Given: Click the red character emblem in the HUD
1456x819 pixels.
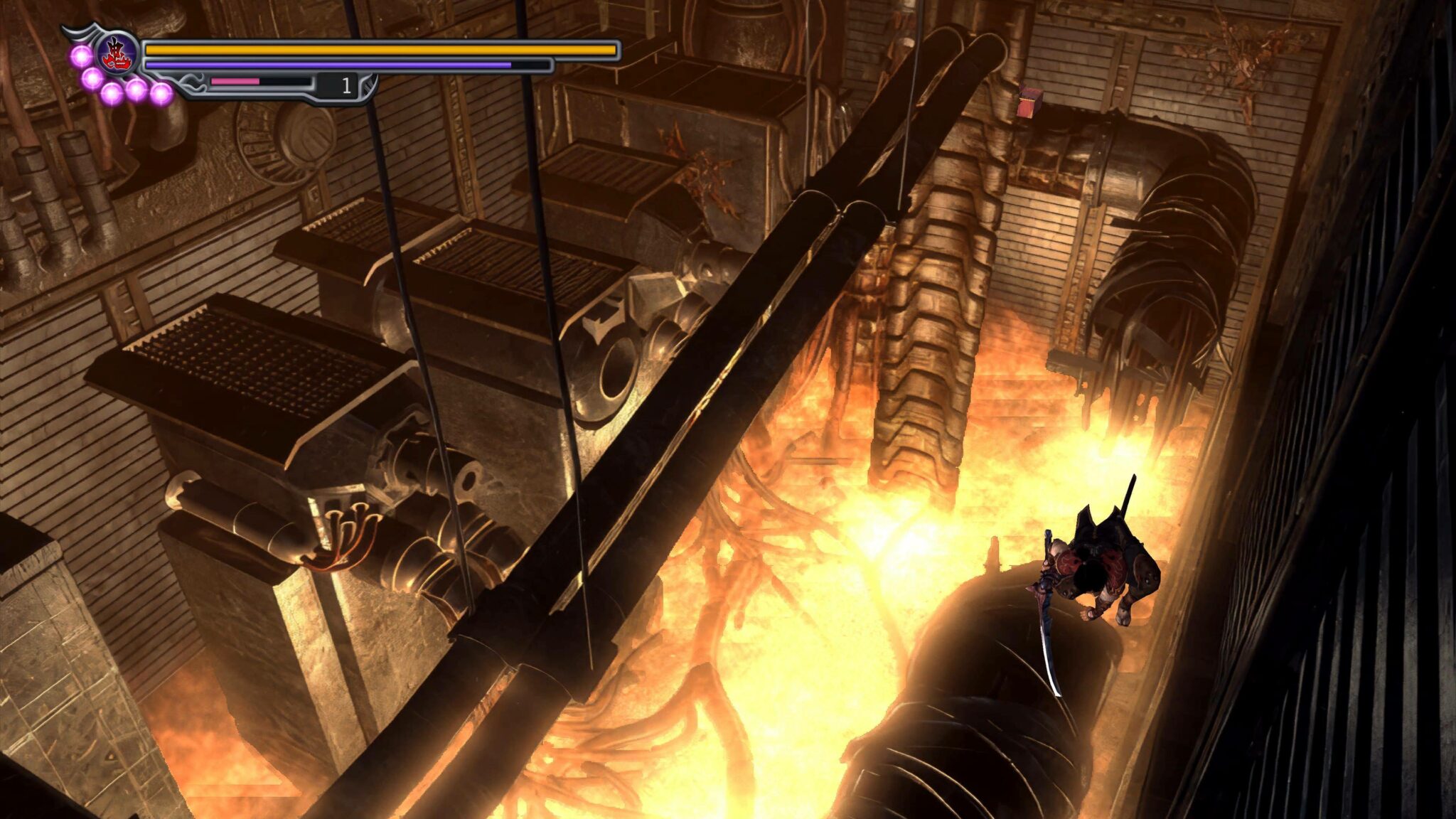Looking at the screenshot, I should pyautogui.click(x=116, y=53).
